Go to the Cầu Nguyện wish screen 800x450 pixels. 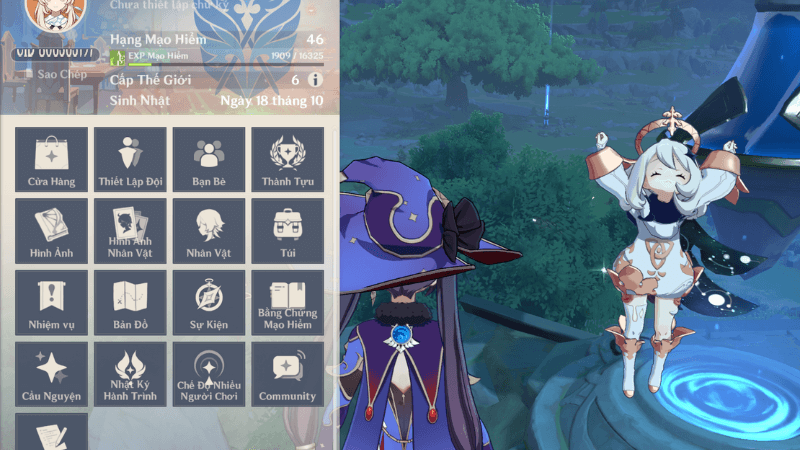coord(52,374)
